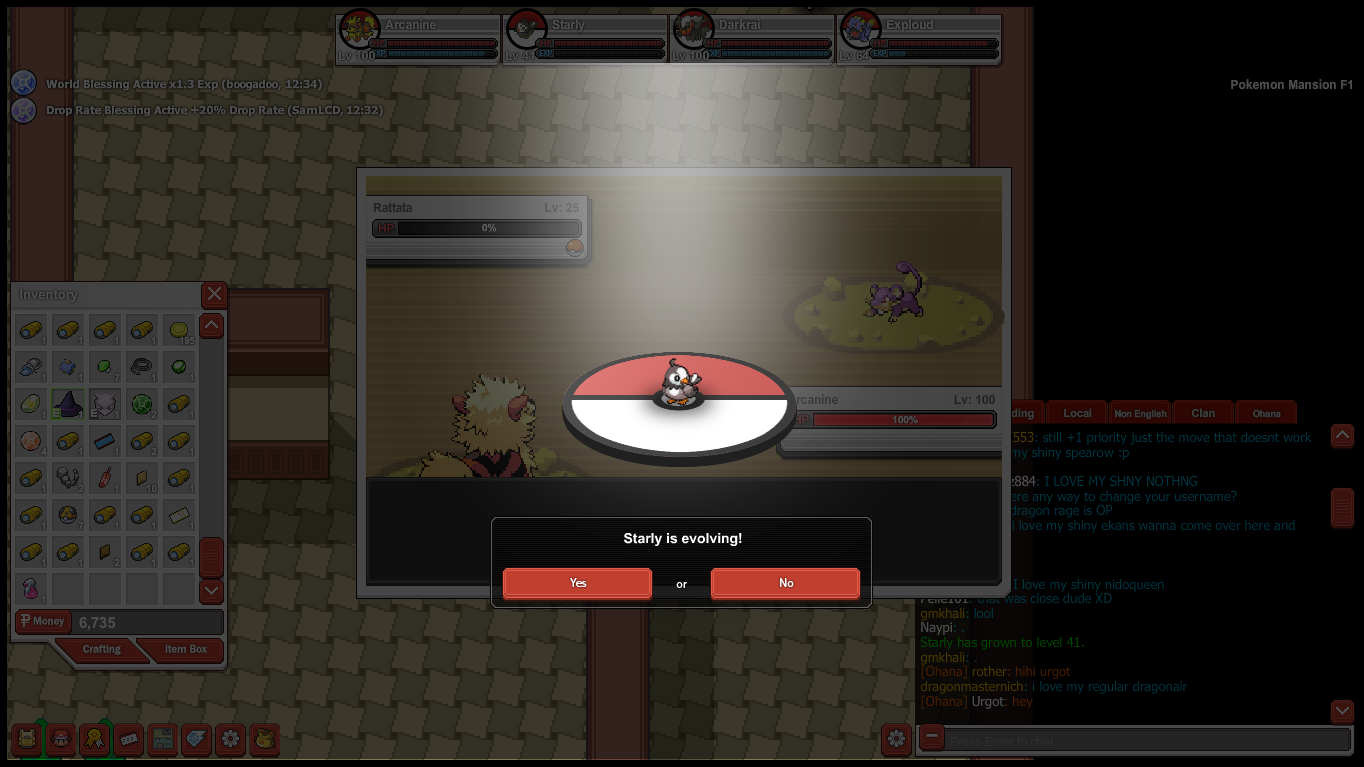Open settings from the bottom toolbar gear

(231, 740)
